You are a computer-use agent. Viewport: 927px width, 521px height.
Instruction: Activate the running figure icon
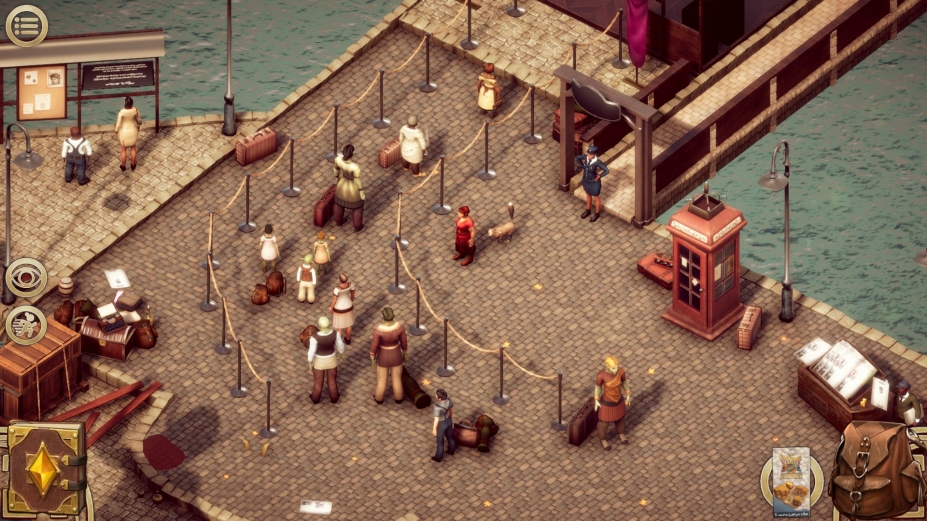25,325
